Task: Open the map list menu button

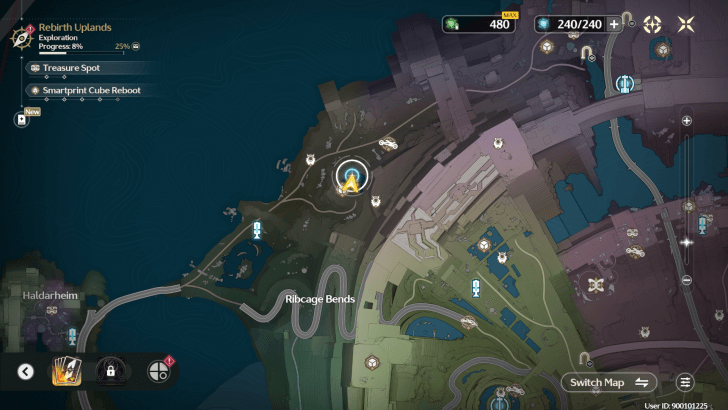Action: pos(685,382)
